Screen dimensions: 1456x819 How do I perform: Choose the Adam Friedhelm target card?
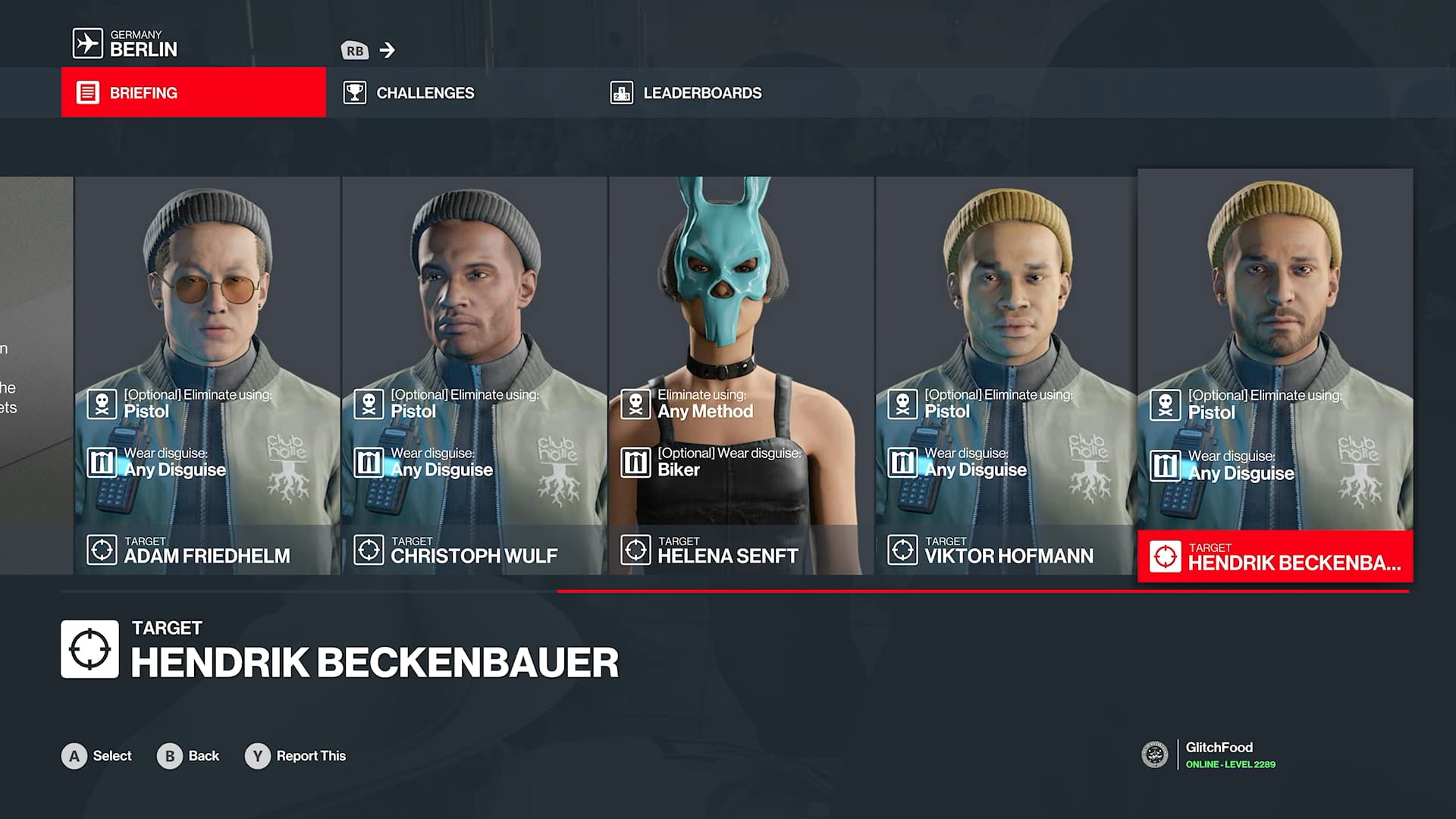point(207,375)
